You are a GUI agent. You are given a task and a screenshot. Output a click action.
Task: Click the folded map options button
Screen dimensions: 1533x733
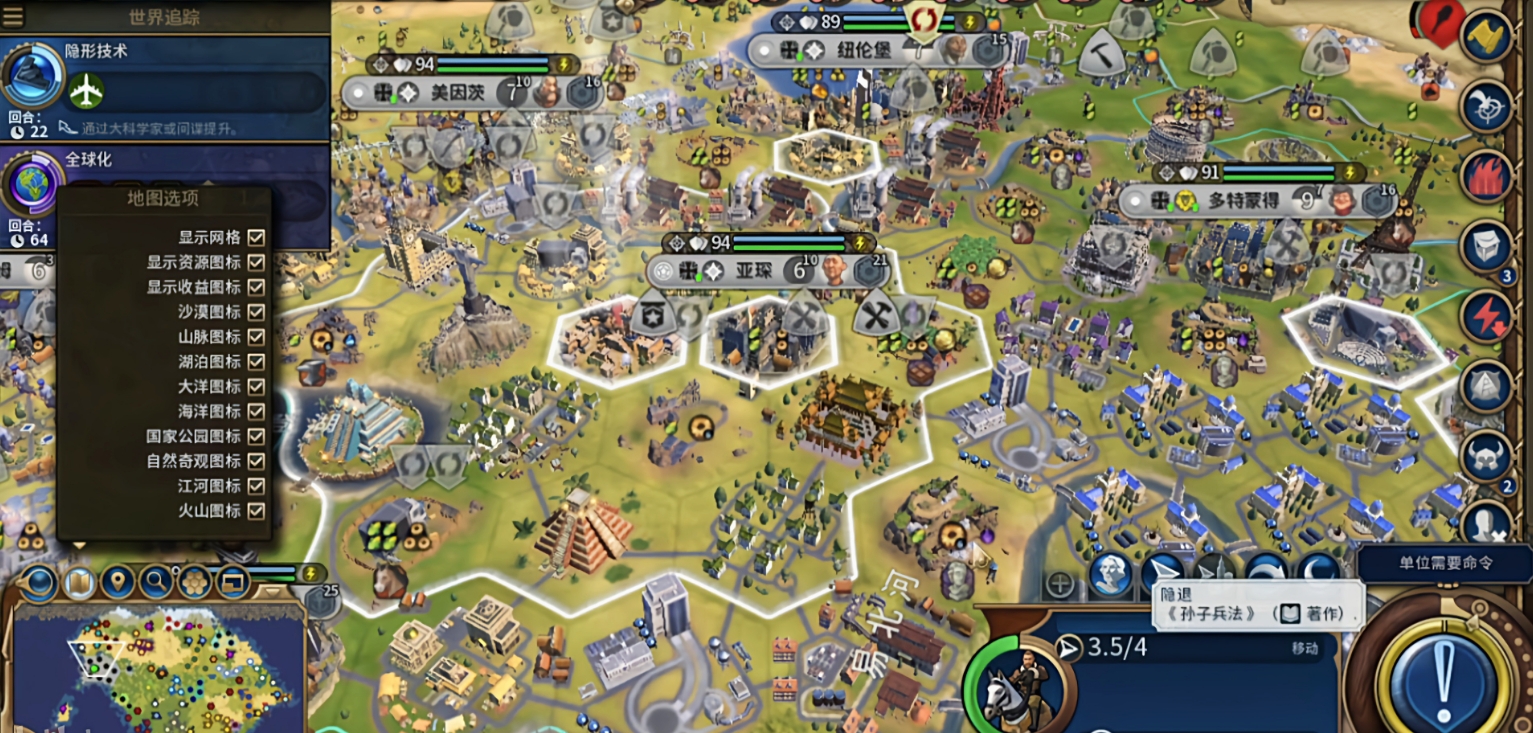point(79,582)
